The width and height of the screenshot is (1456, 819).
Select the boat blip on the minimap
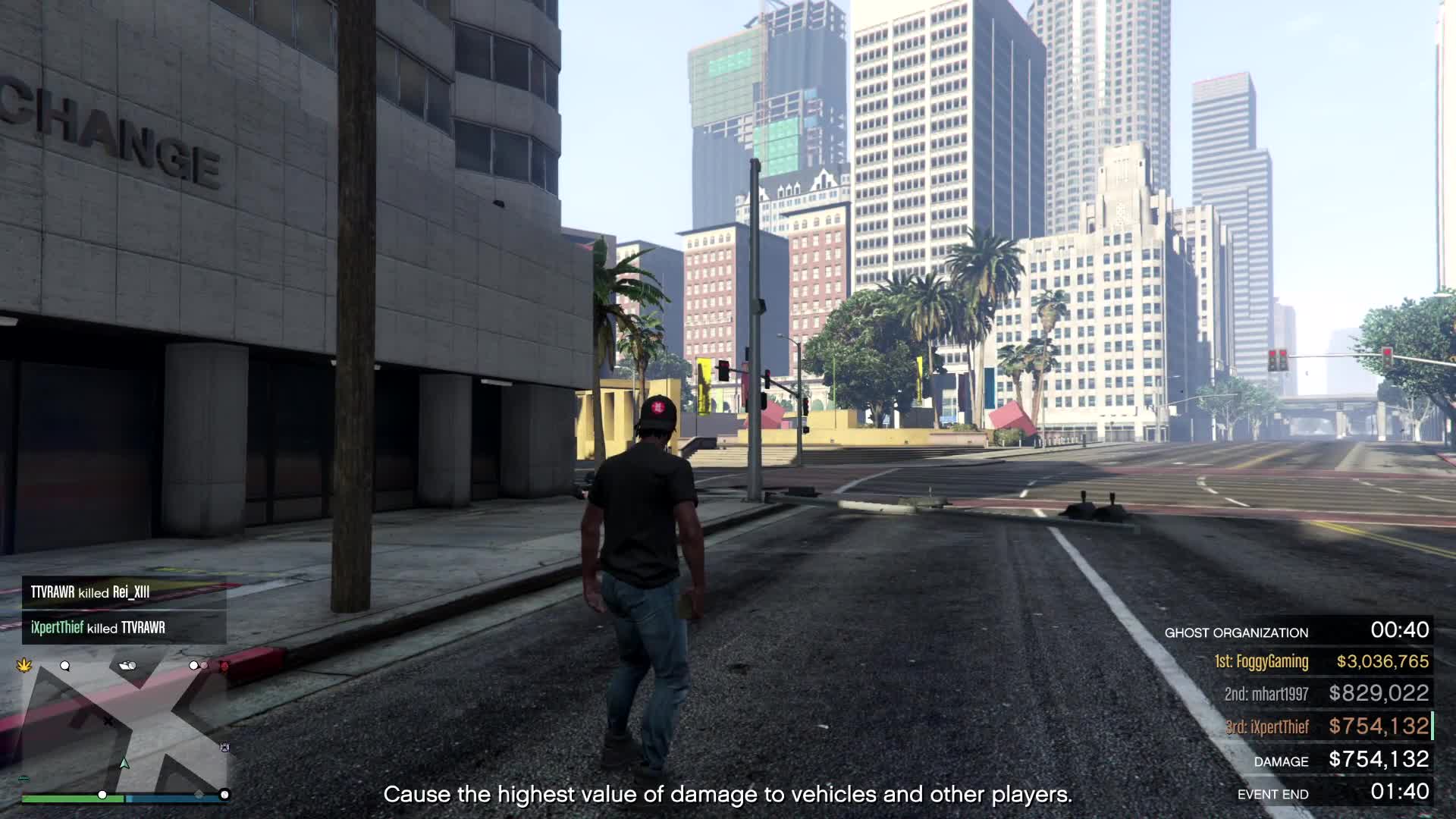[x=127, y=666]
